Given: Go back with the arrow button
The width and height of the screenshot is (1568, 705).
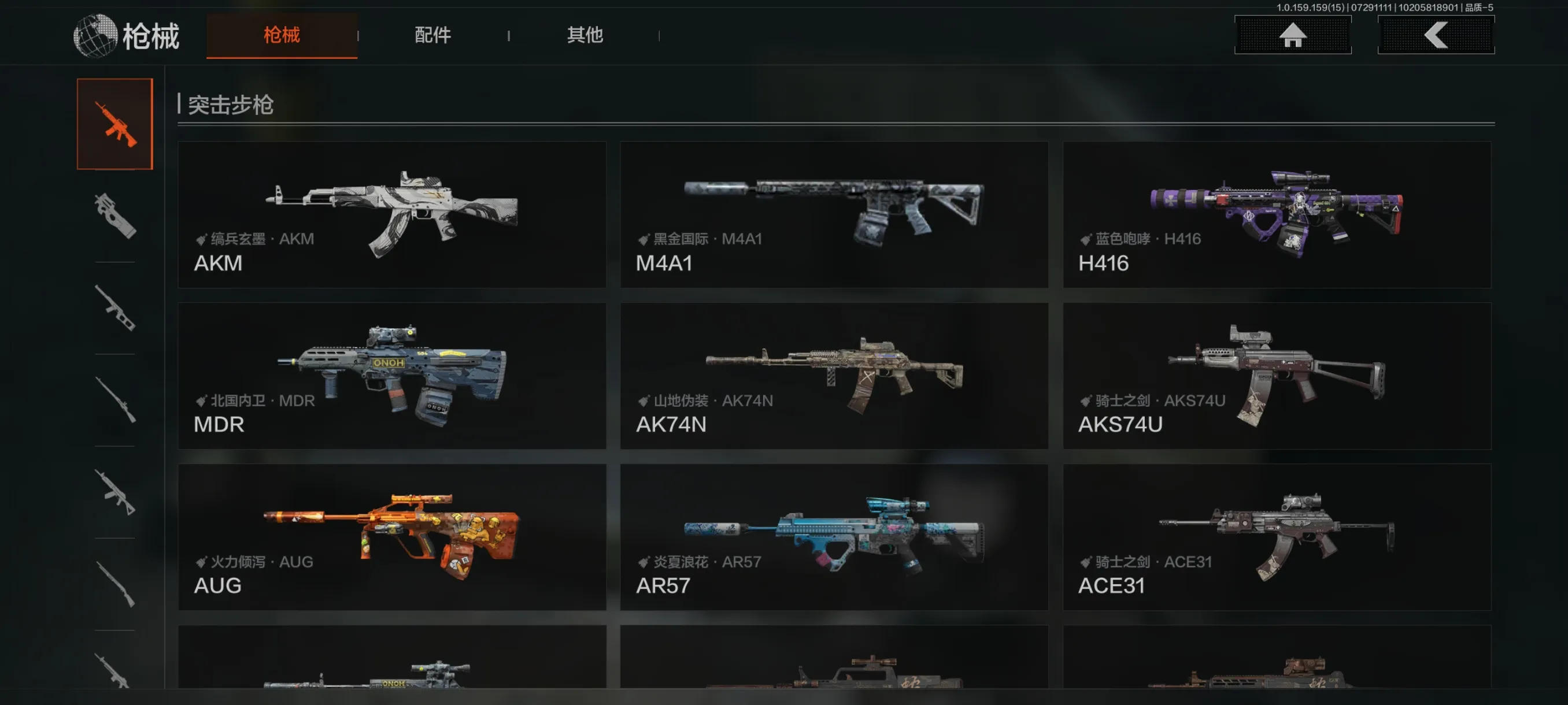Looking at the screenshot, I should coord(1435,35).
